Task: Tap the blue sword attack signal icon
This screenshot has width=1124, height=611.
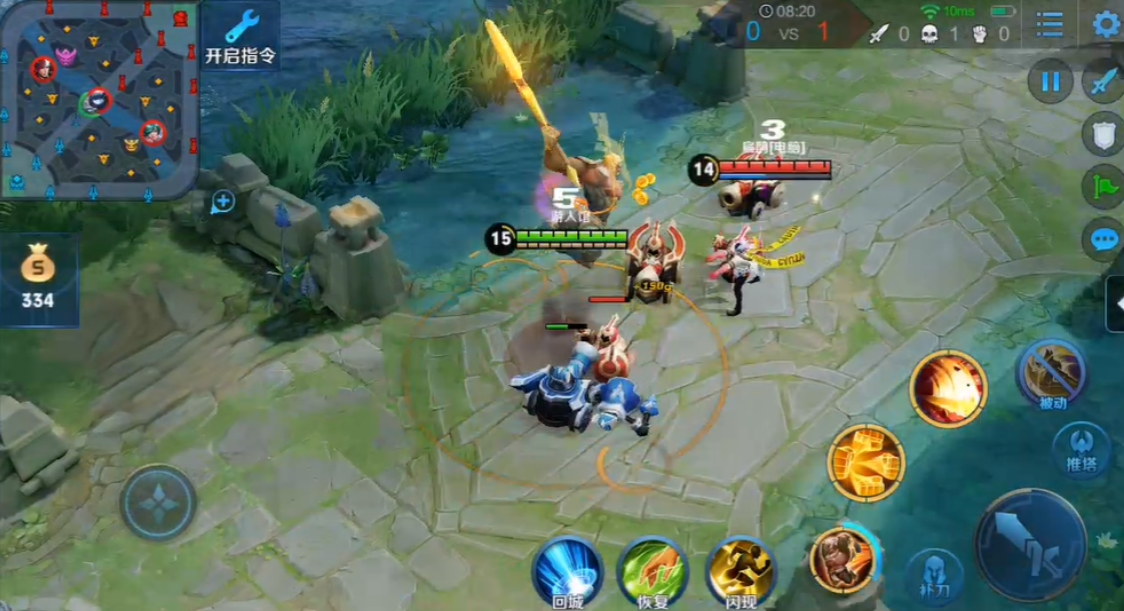Action: point(1104,81)
